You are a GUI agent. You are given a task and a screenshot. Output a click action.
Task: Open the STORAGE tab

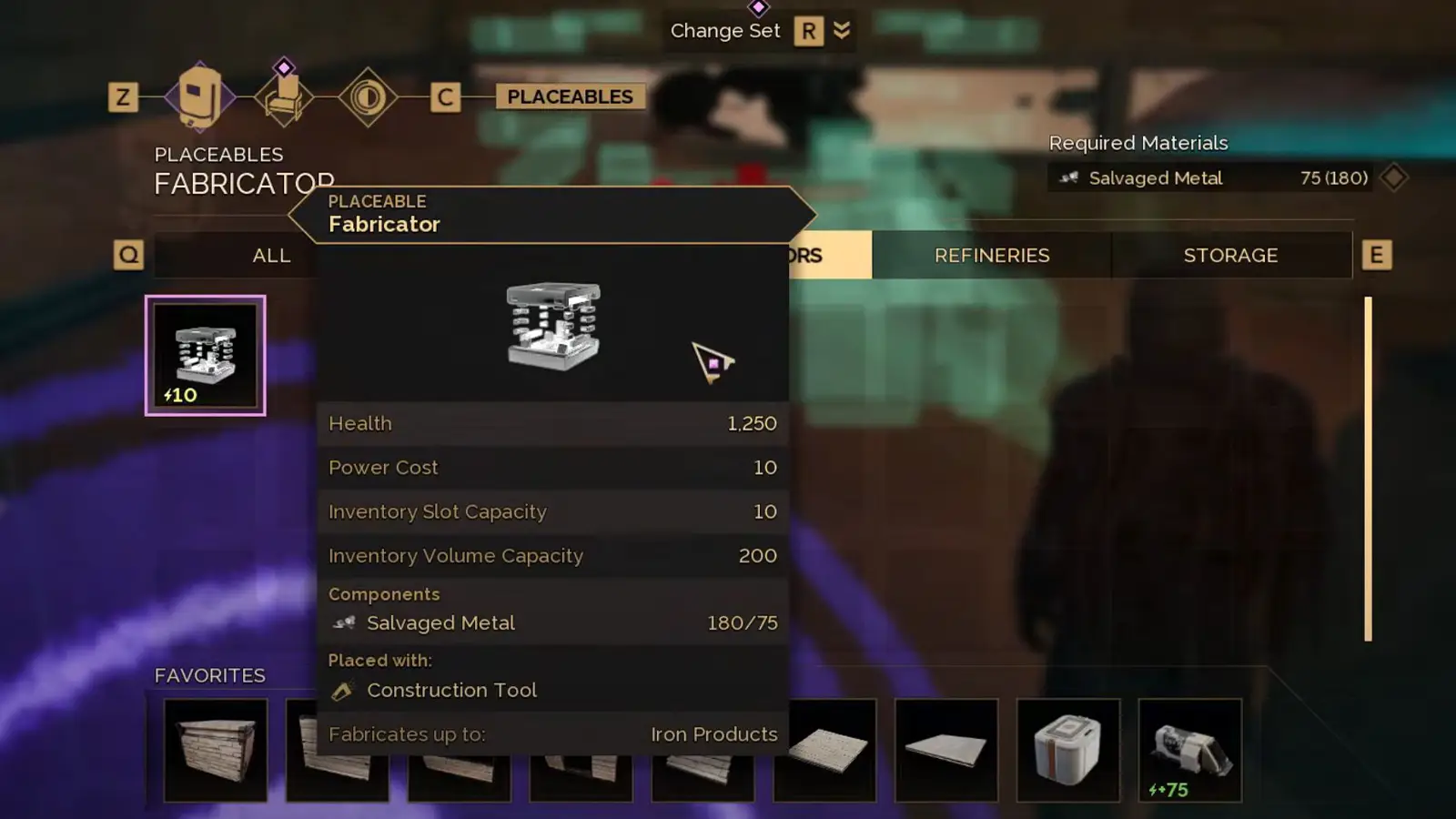click(1231, 255)
